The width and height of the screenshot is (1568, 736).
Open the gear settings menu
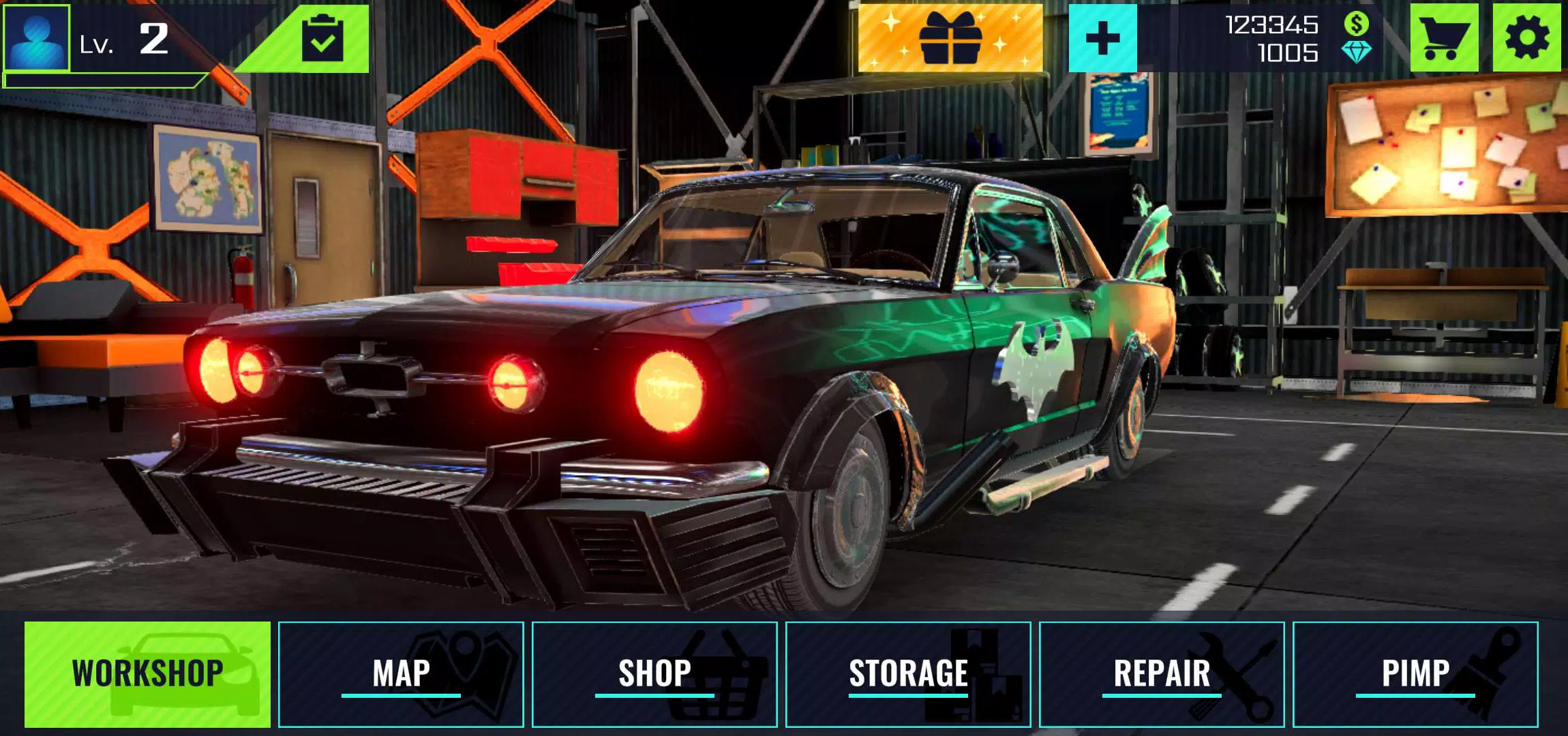pos(1526,38)
